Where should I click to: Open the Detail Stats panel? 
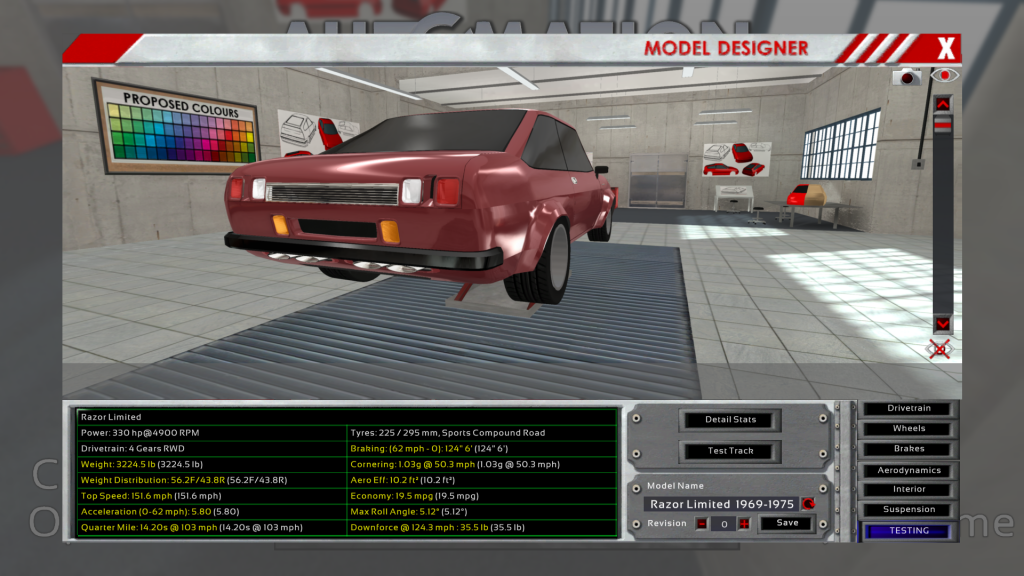click(730, 419)
